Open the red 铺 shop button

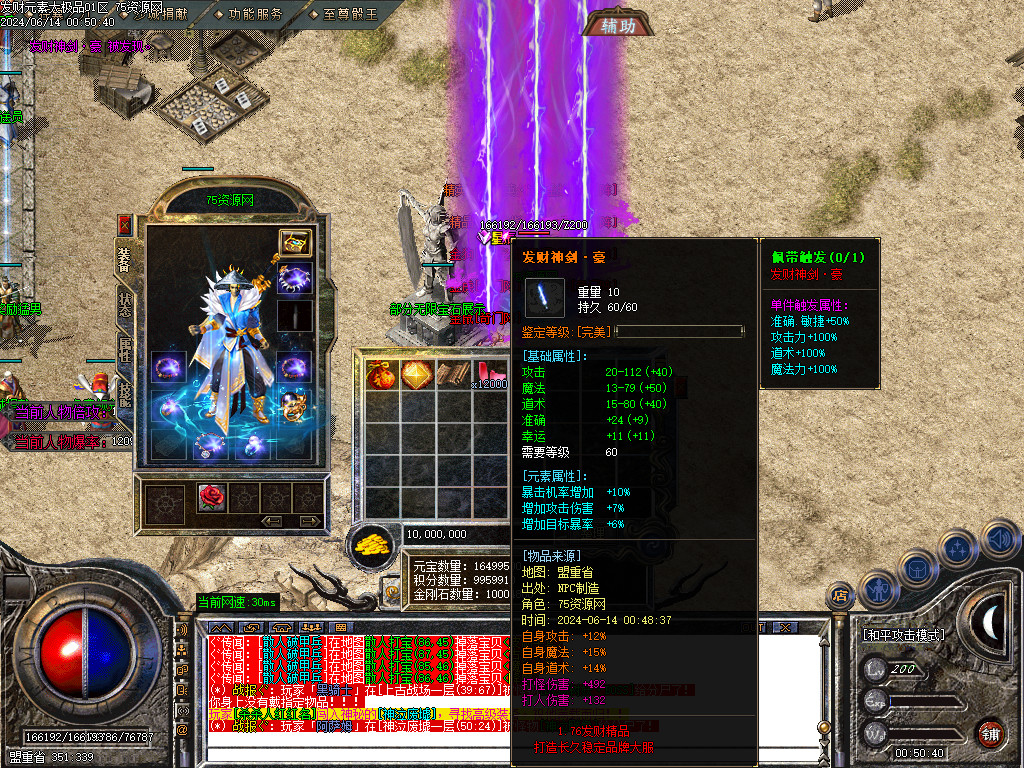pos(989,732)
